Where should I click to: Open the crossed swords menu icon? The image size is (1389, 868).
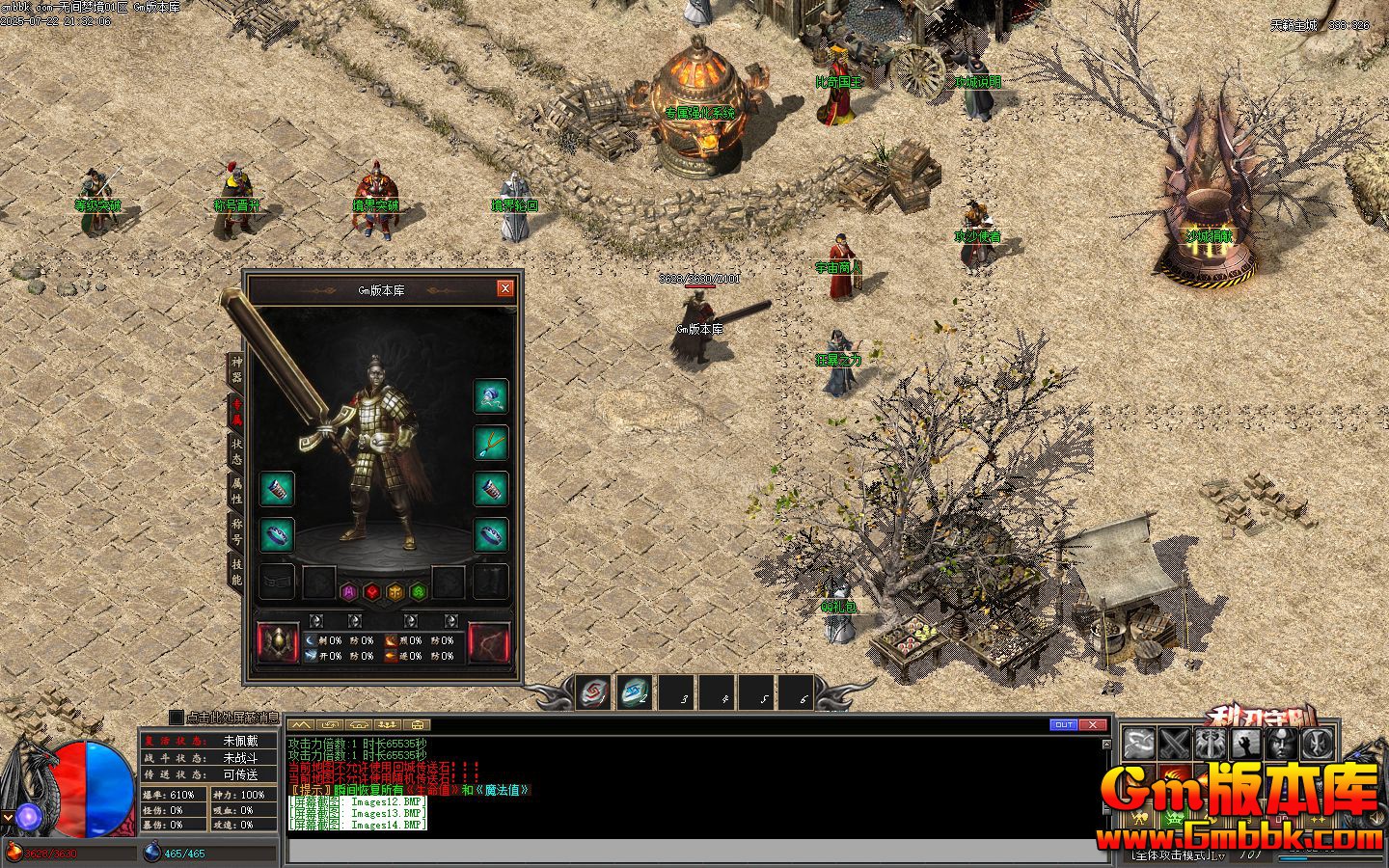(x=1174, y=744)
